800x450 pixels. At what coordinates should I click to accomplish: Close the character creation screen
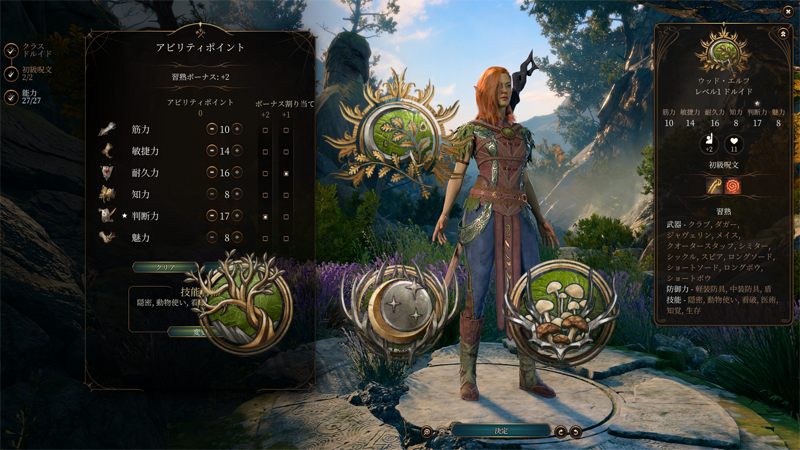click(x=788, y=11)
